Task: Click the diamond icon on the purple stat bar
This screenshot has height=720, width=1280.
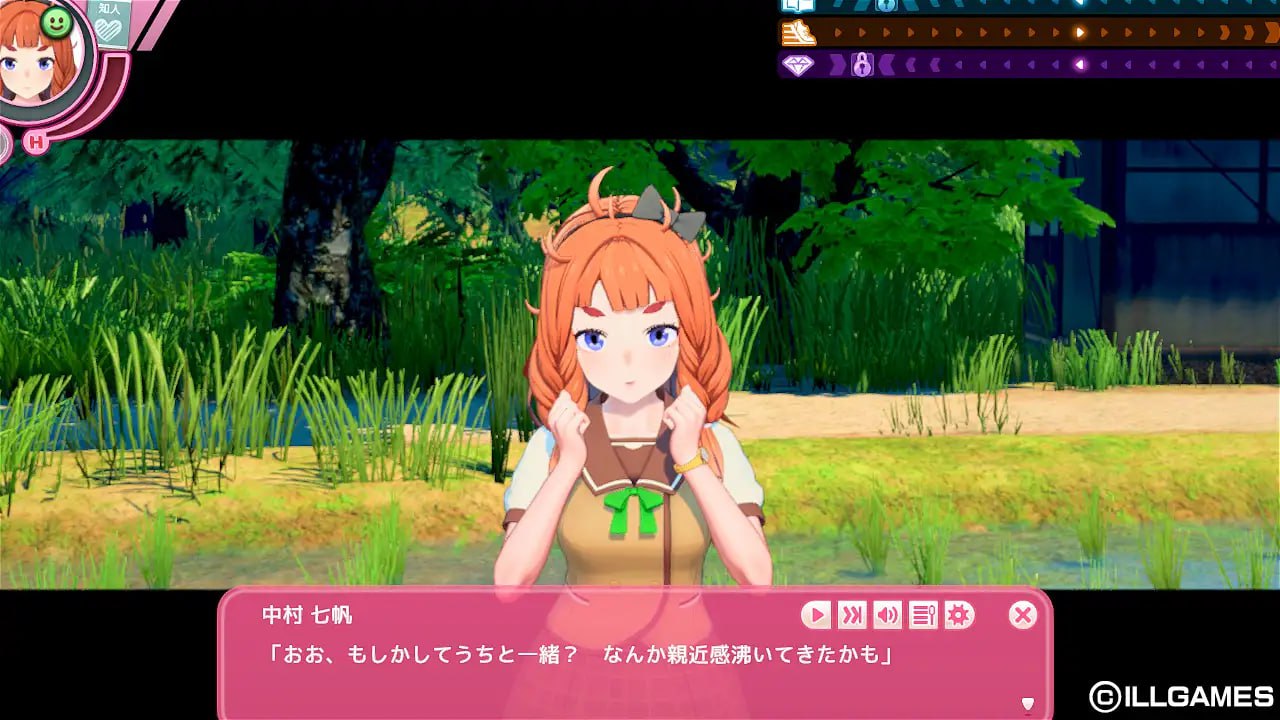Action: (797, 64)
